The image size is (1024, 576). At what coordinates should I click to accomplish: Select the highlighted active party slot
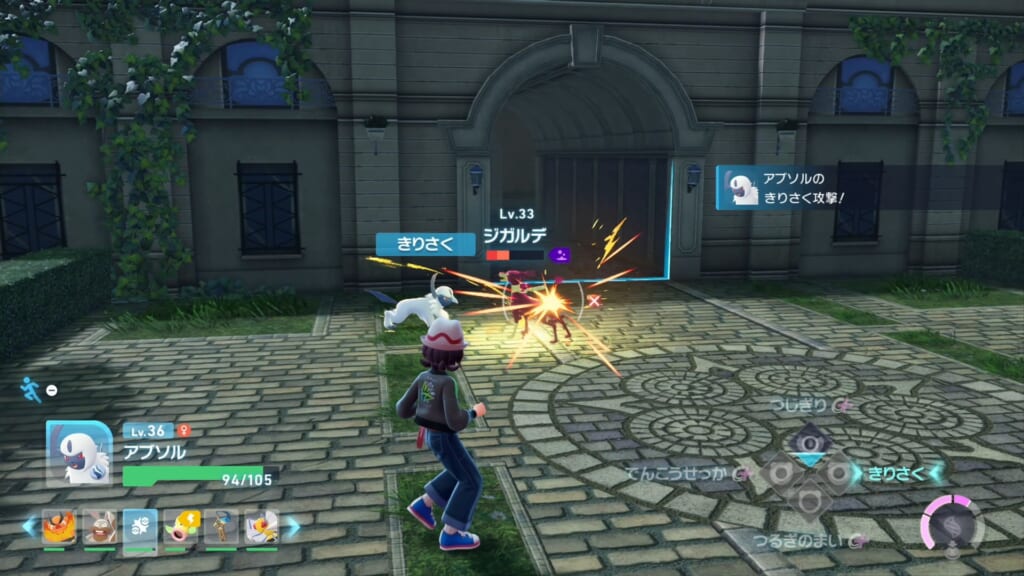point(140,526)
